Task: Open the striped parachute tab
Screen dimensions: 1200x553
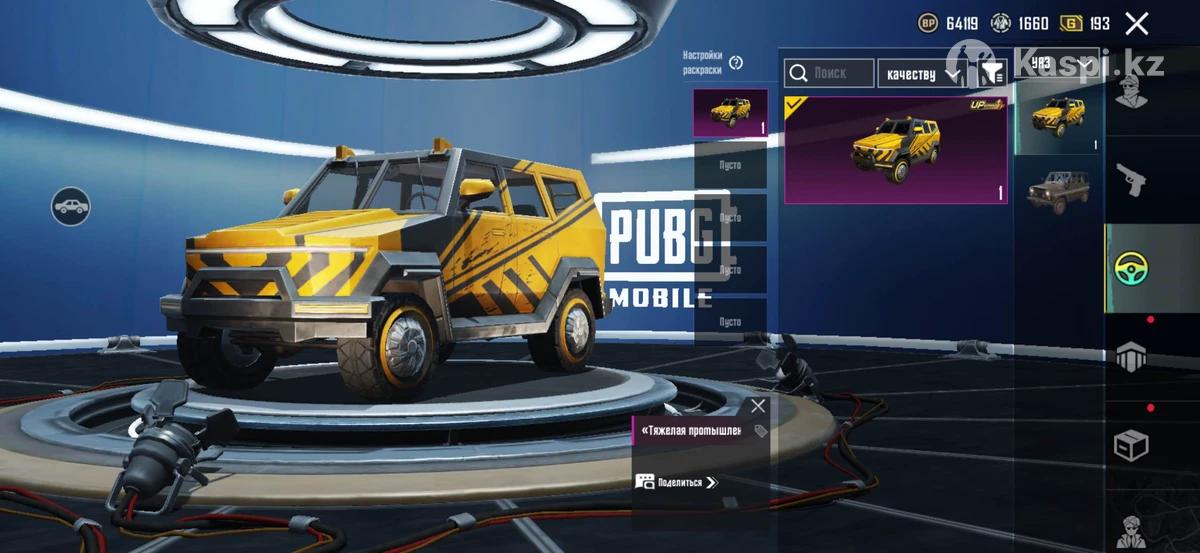Action: [x=1131, y=357]
